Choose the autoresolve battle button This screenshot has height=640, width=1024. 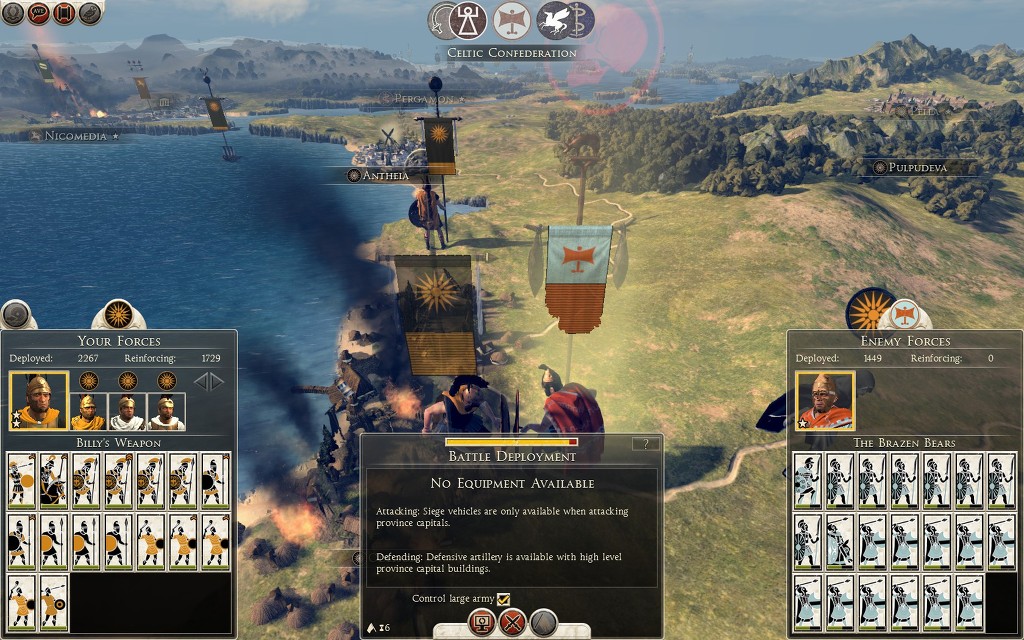click(x=482, y=623)
